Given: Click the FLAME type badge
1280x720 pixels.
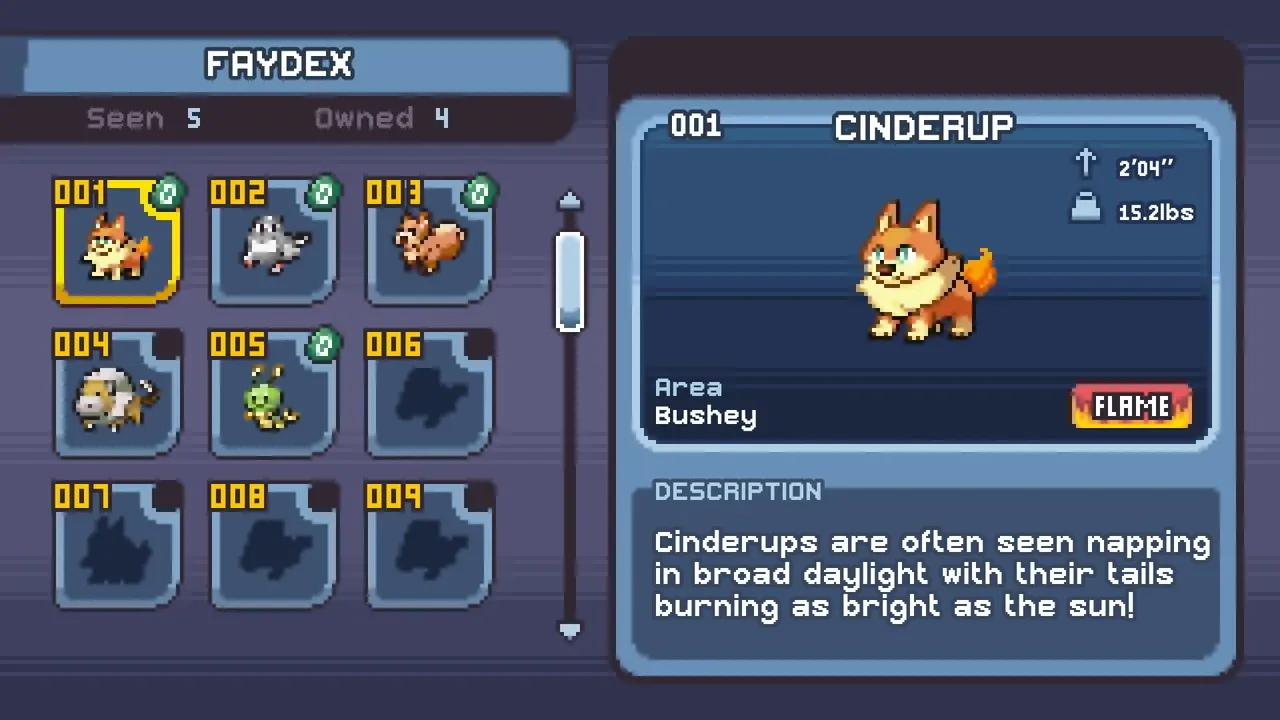Looking at the screenshot, I should pyautogui.click(x=1131, y=406).
